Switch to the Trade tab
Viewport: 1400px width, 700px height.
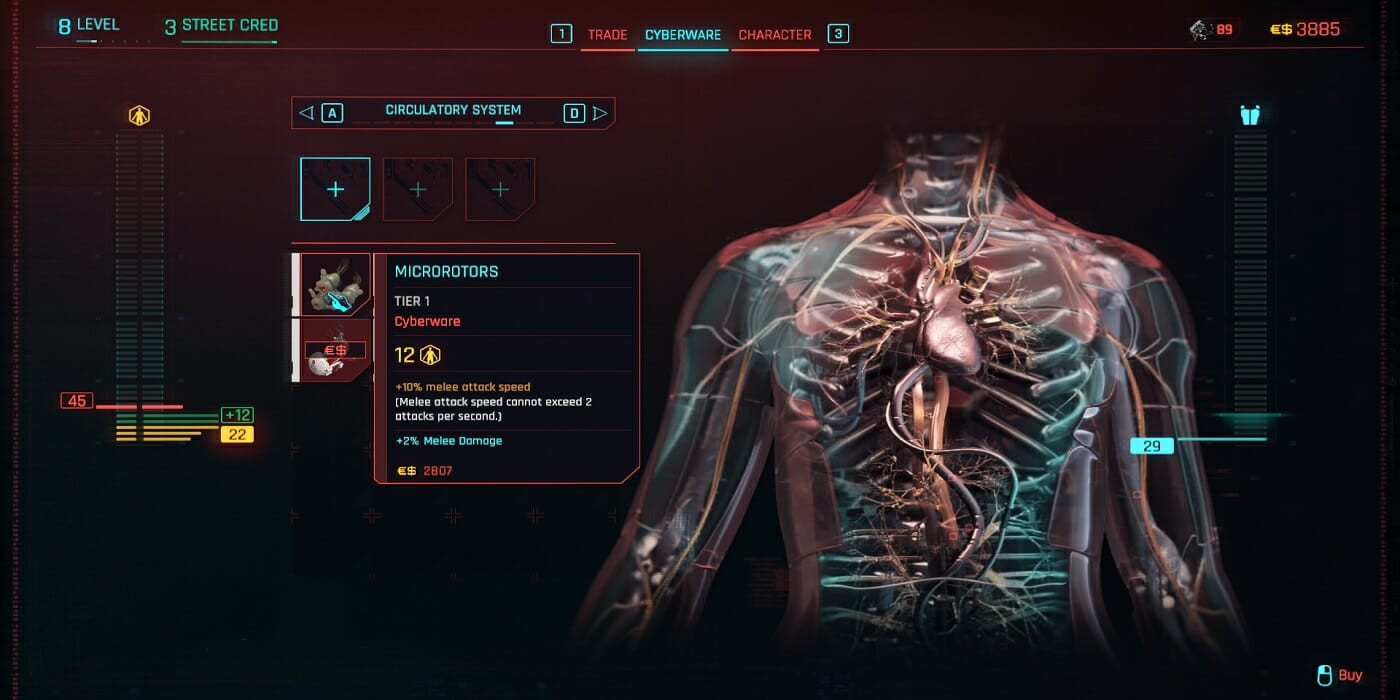607,35
